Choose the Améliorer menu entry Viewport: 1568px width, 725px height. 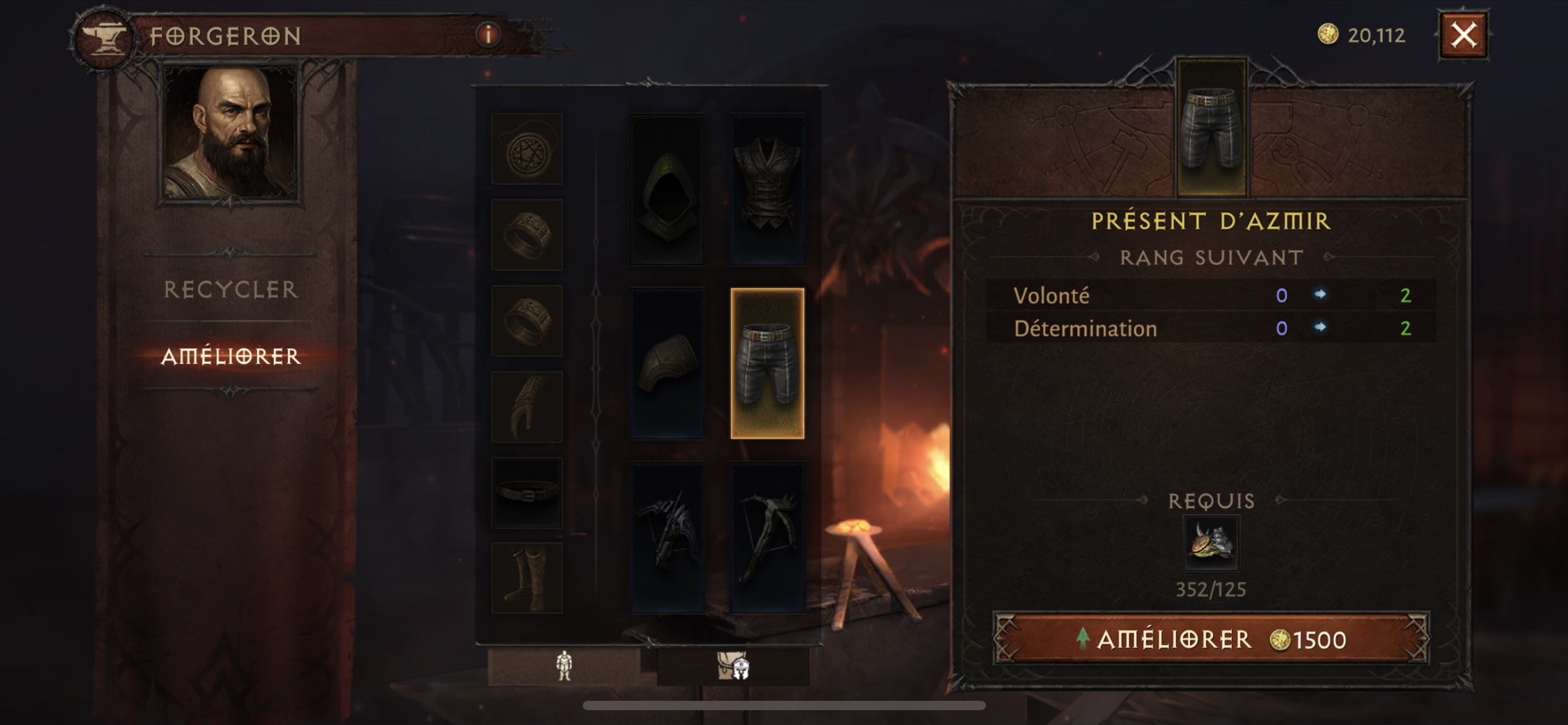click(x=230, y=356)
